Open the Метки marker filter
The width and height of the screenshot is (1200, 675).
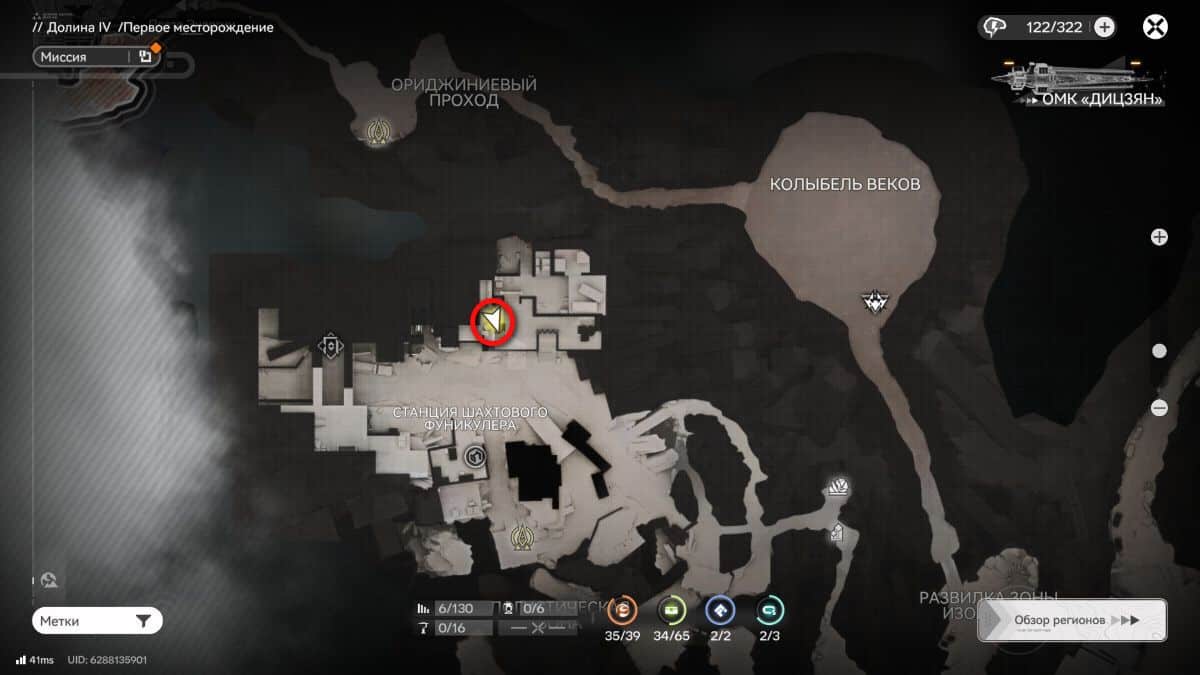tap(97, 621)
